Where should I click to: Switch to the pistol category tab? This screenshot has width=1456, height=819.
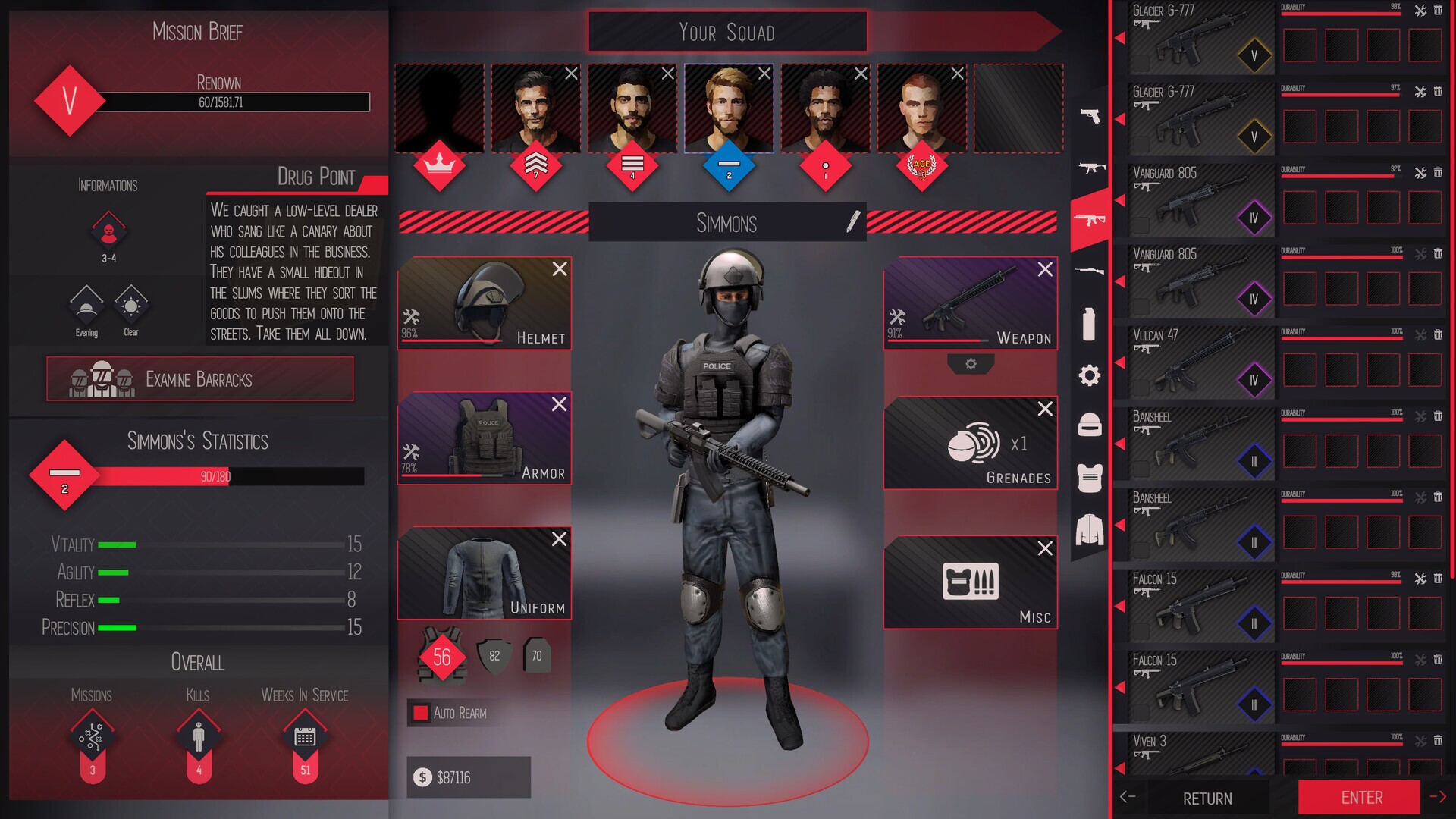point(1090,115)
